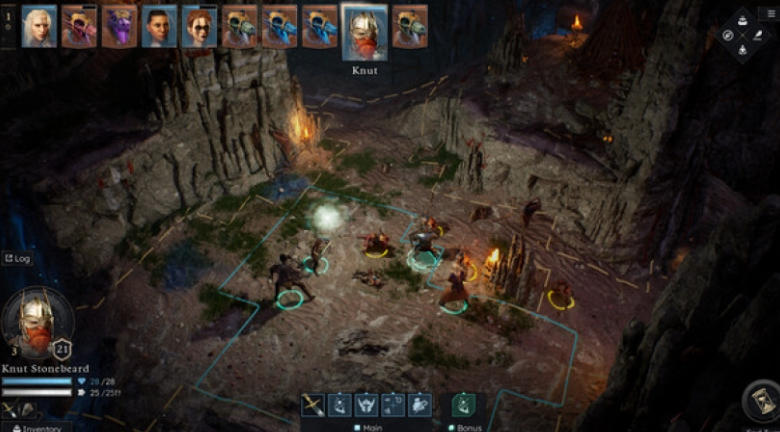Image resolution: width=780 pixels, height=432 pixels.
Task: Use the sword attack main action
Action: [x=314, y=404]
